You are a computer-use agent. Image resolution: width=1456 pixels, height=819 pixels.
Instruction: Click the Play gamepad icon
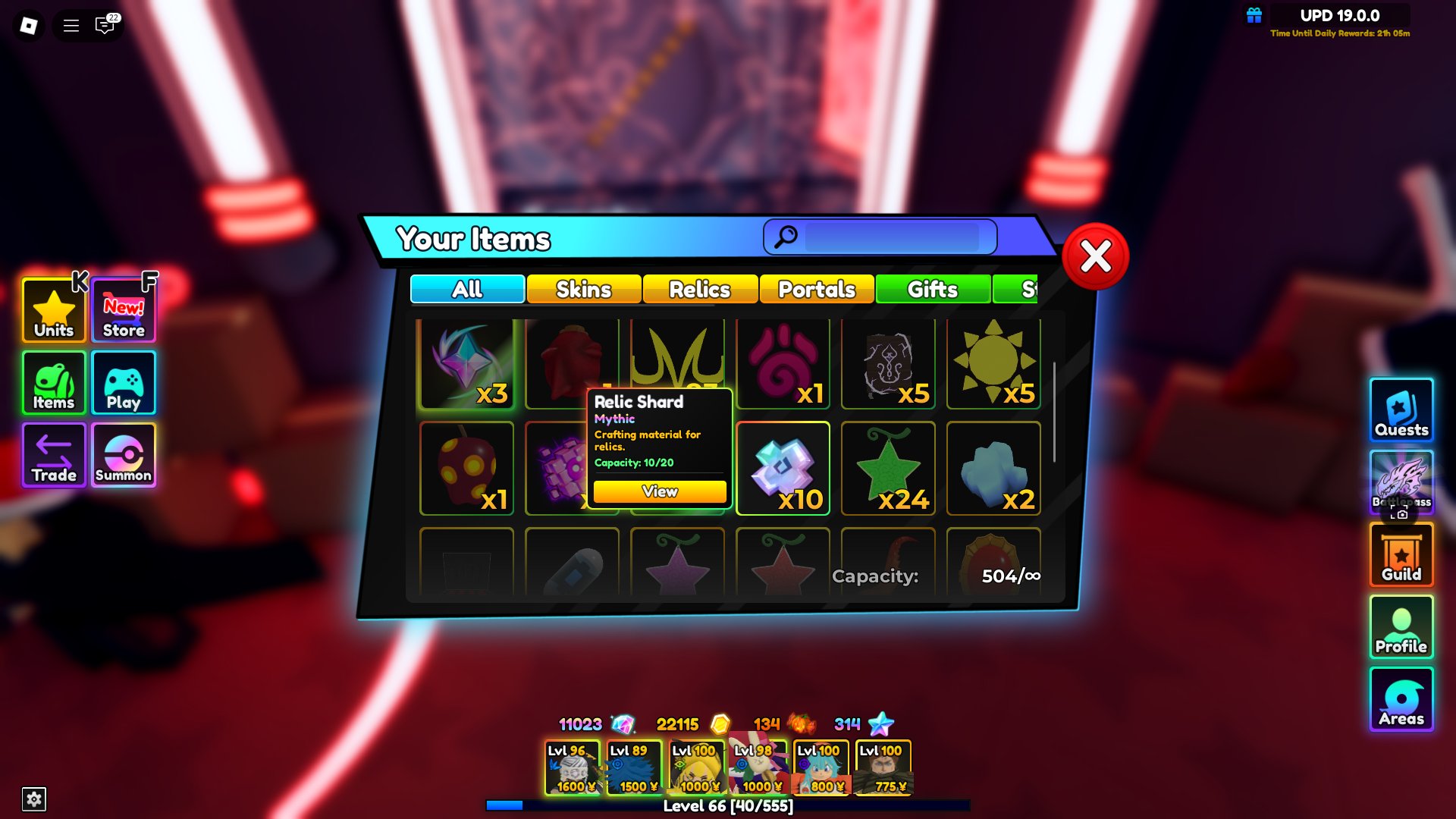(x=123, y=383)
